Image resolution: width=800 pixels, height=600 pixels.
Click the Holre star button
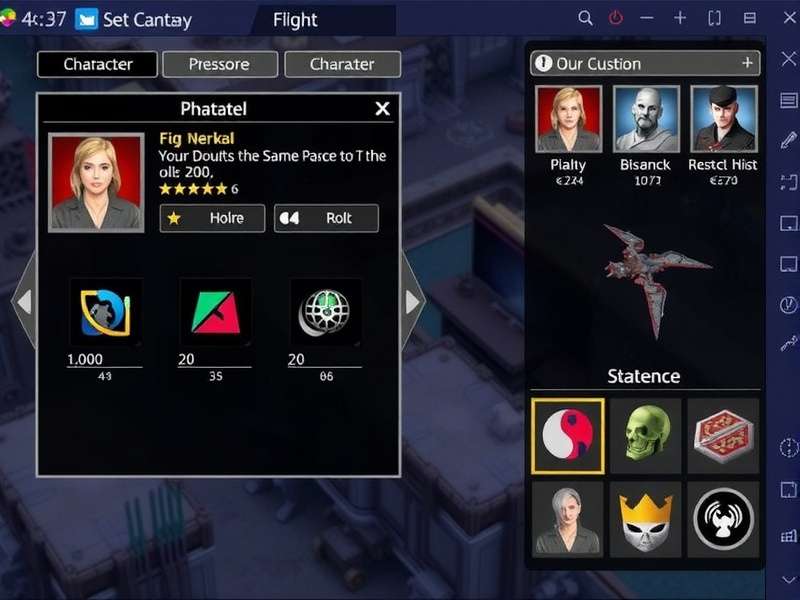(212, 218)
